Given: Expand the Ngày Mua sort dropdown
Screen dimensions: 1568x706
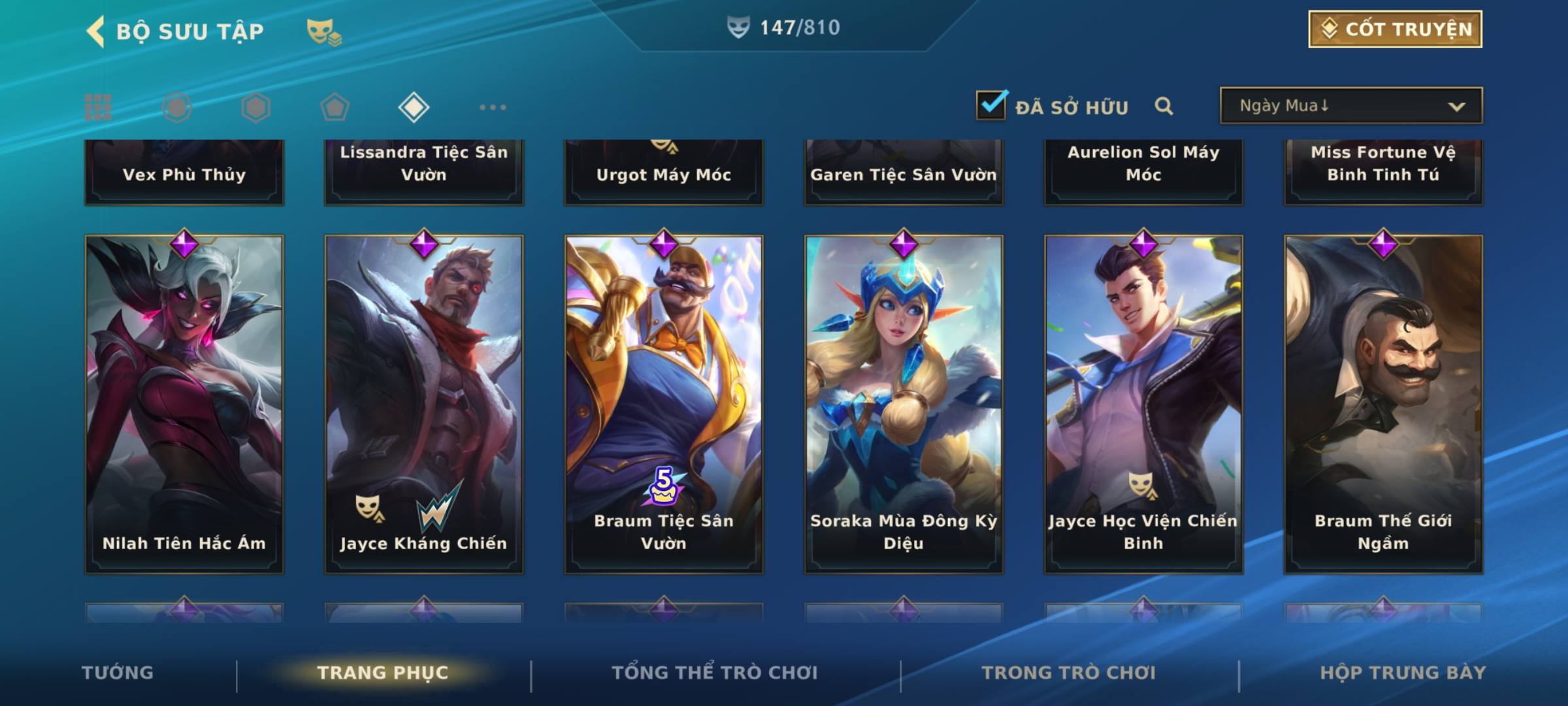Looking at the screenshot, I should tap(1350, 106).
